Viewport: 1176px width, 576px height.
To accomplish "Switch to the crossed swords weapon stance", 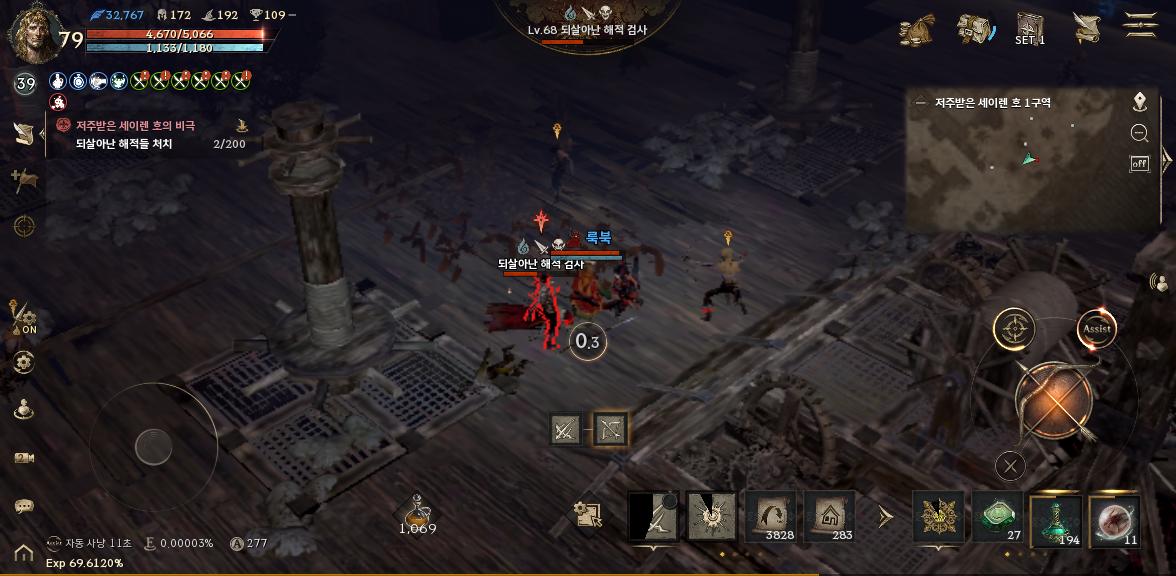I will click(565, 429).
